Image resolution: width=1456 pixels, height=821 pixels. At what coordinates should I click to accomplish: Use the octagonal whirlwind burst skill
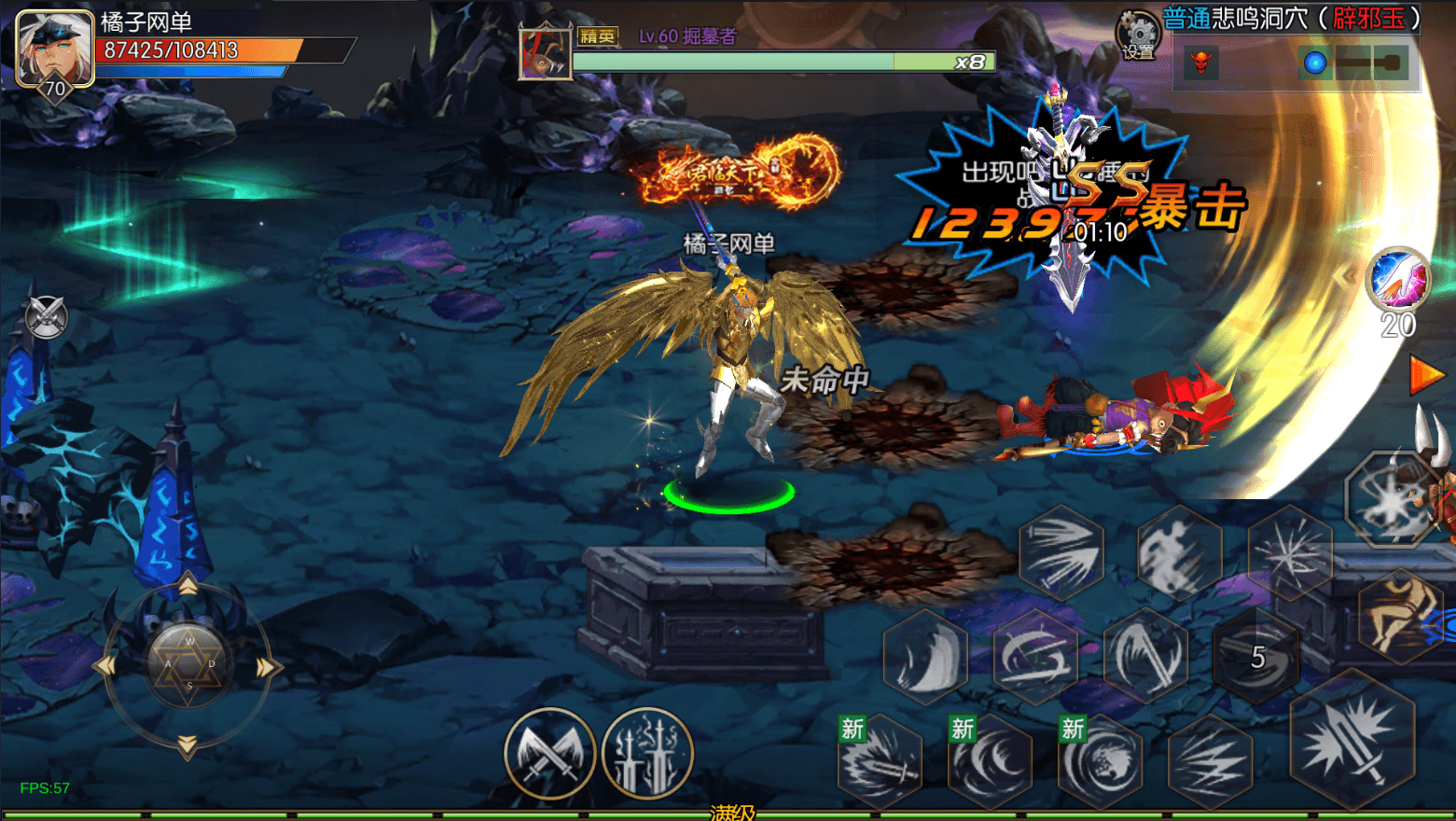(1388, 499)
